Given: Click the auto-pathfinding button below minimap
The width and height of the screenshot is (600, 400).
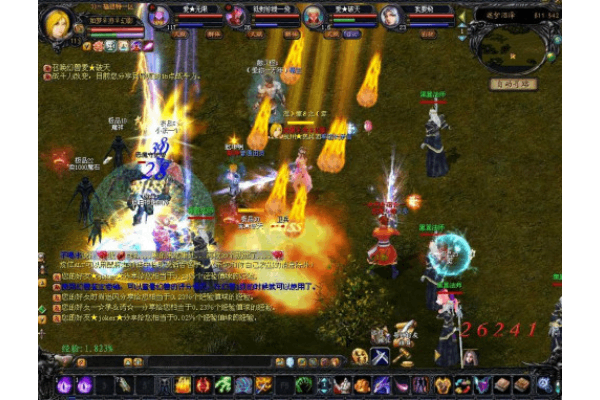Looking at the screenshot, I should (x=513, y=85).
